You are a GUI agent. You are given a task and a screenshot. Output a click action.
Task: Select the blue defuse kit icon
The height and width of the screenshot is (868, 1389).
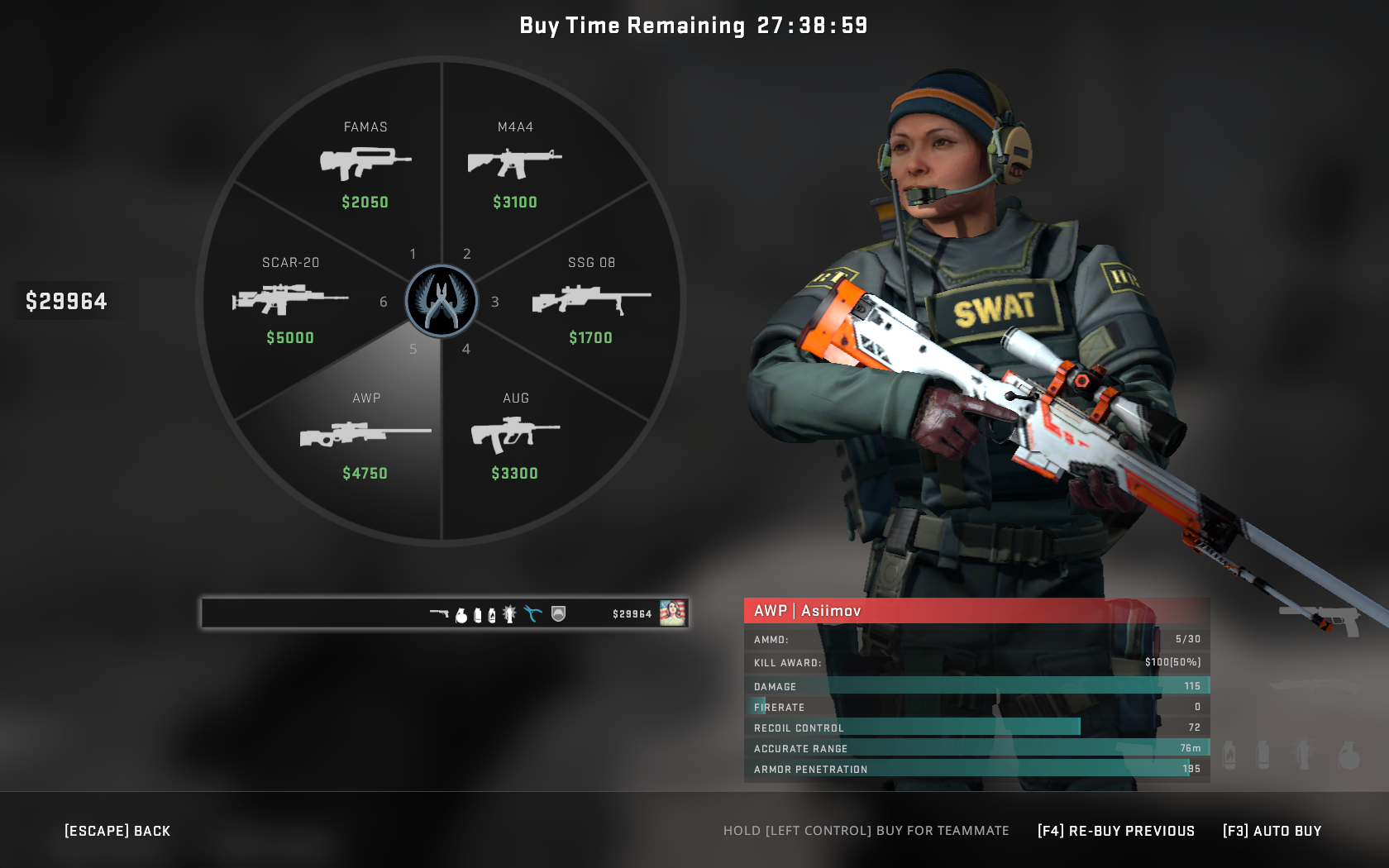tap(532, 613)
